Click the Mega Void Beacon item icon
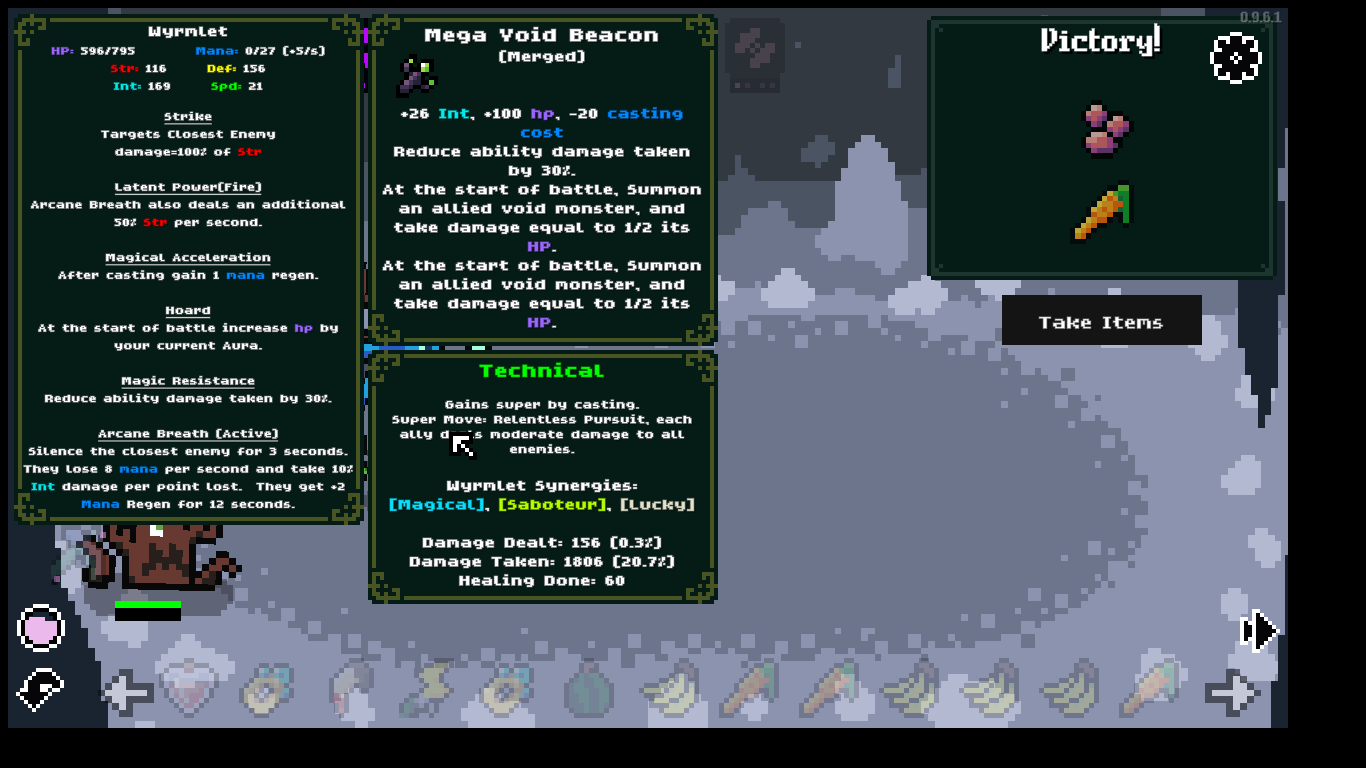1366x768 pixels. 415,75
